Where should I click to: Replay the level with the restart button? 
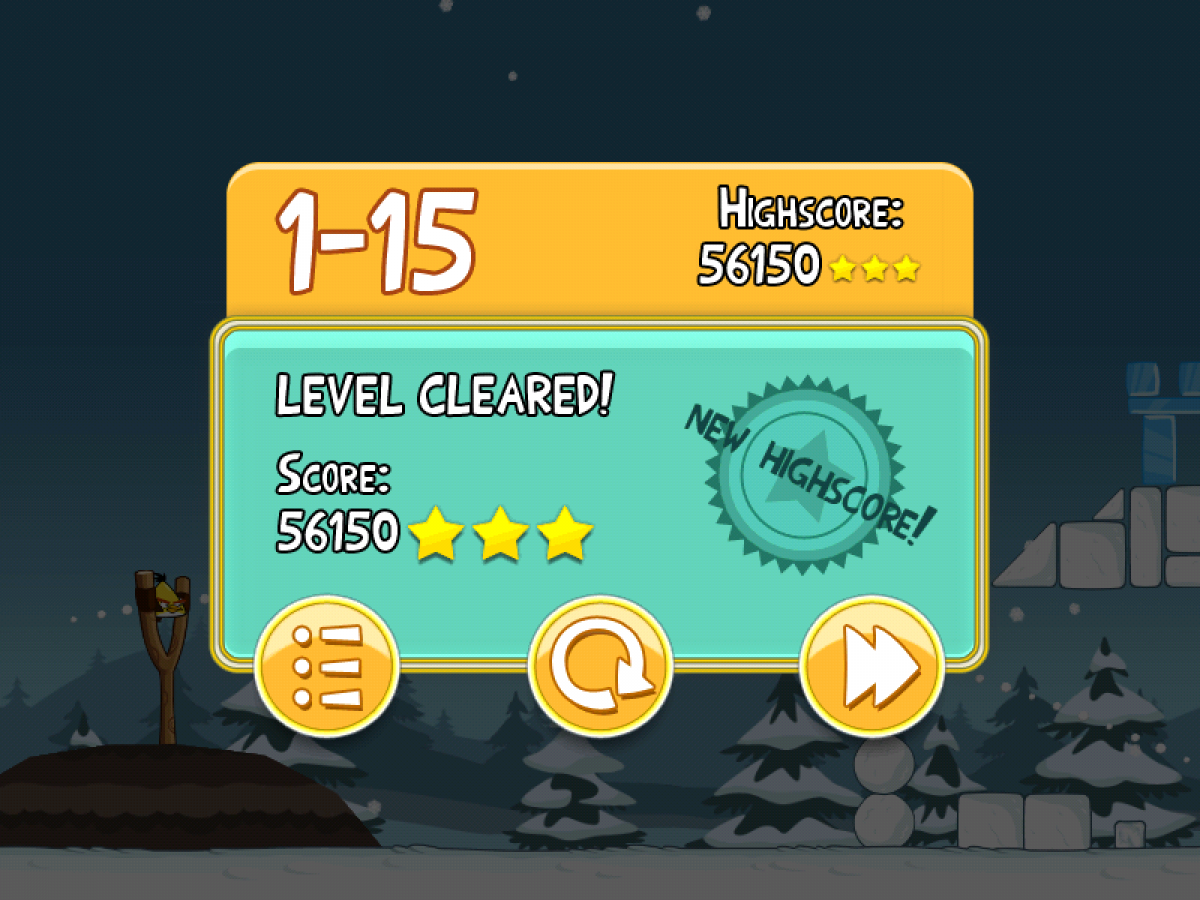[600, 666]
